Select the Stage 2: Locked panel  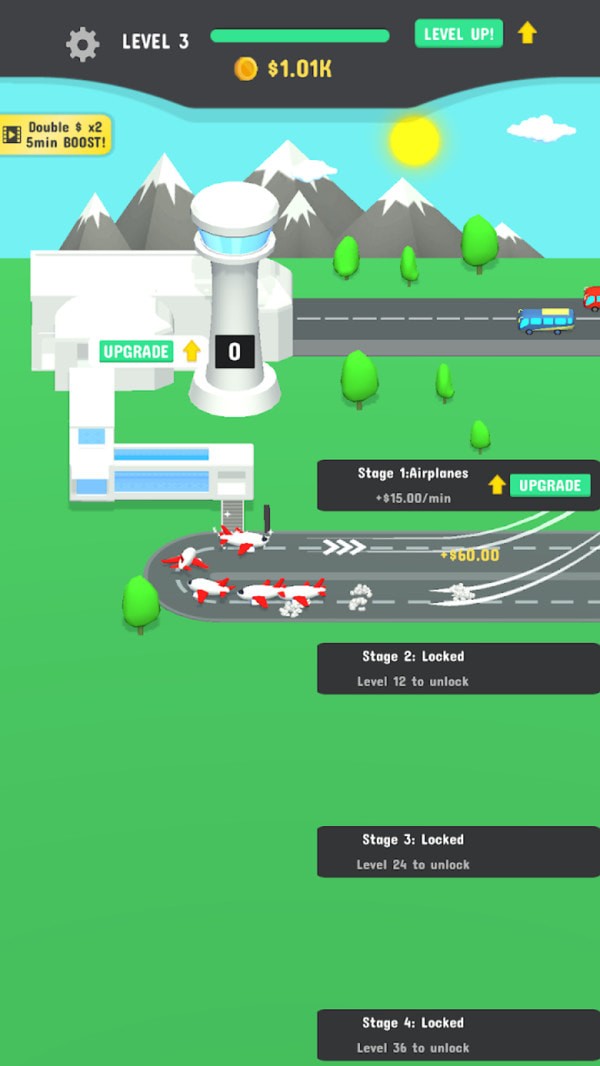[x=458, y=668]
